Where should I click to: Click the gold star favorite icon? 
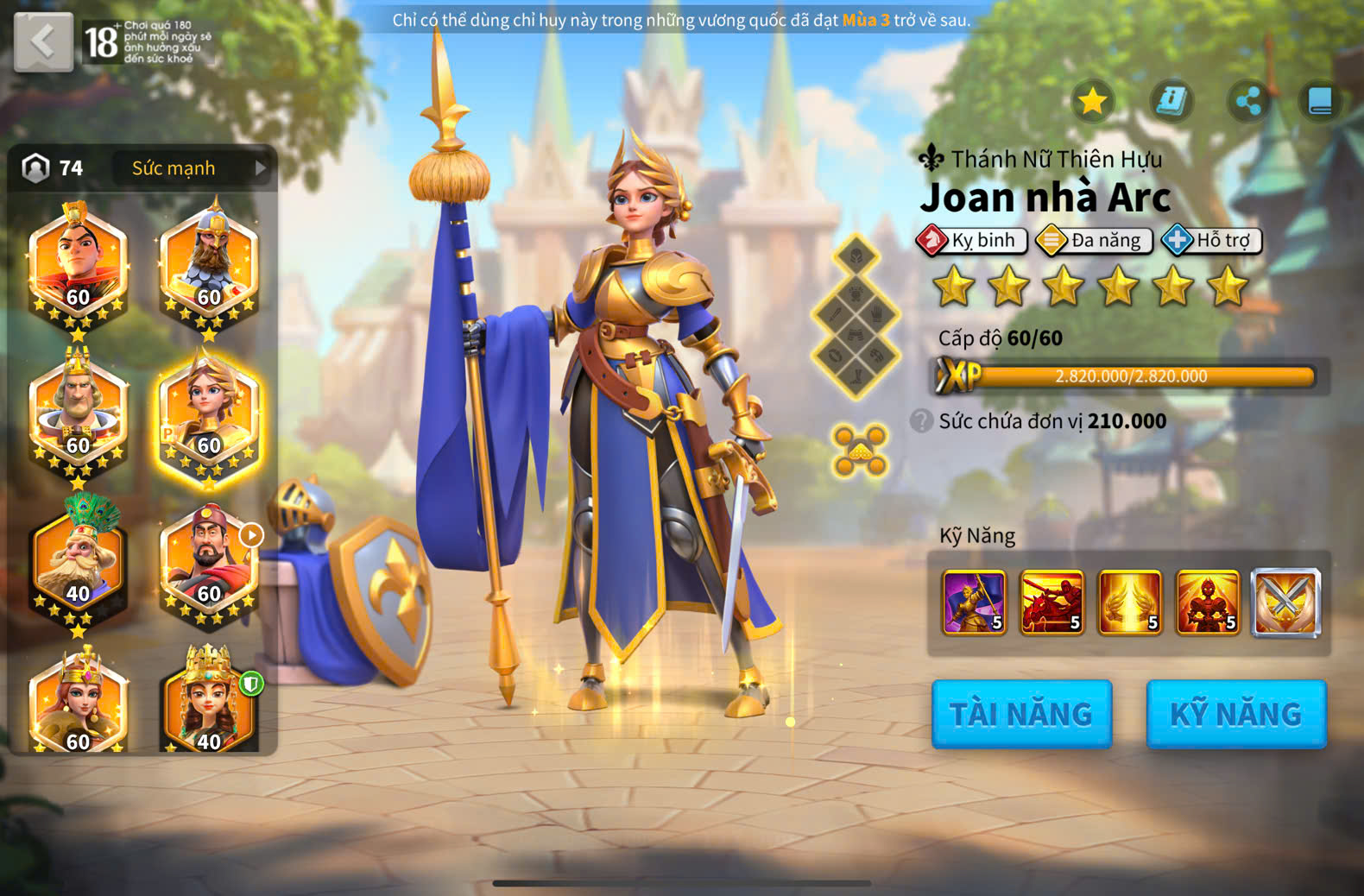(x=1093, y=101)
